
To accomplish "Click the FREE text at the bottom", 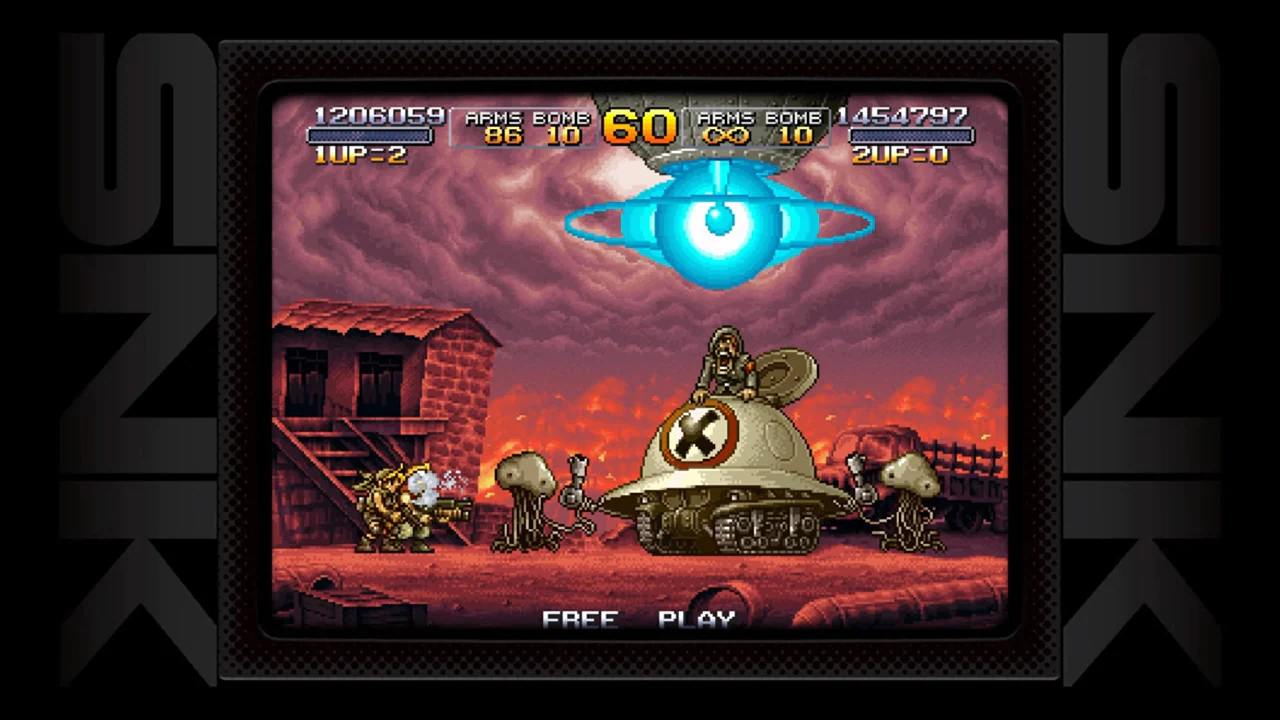I will (x=580, y=618).
